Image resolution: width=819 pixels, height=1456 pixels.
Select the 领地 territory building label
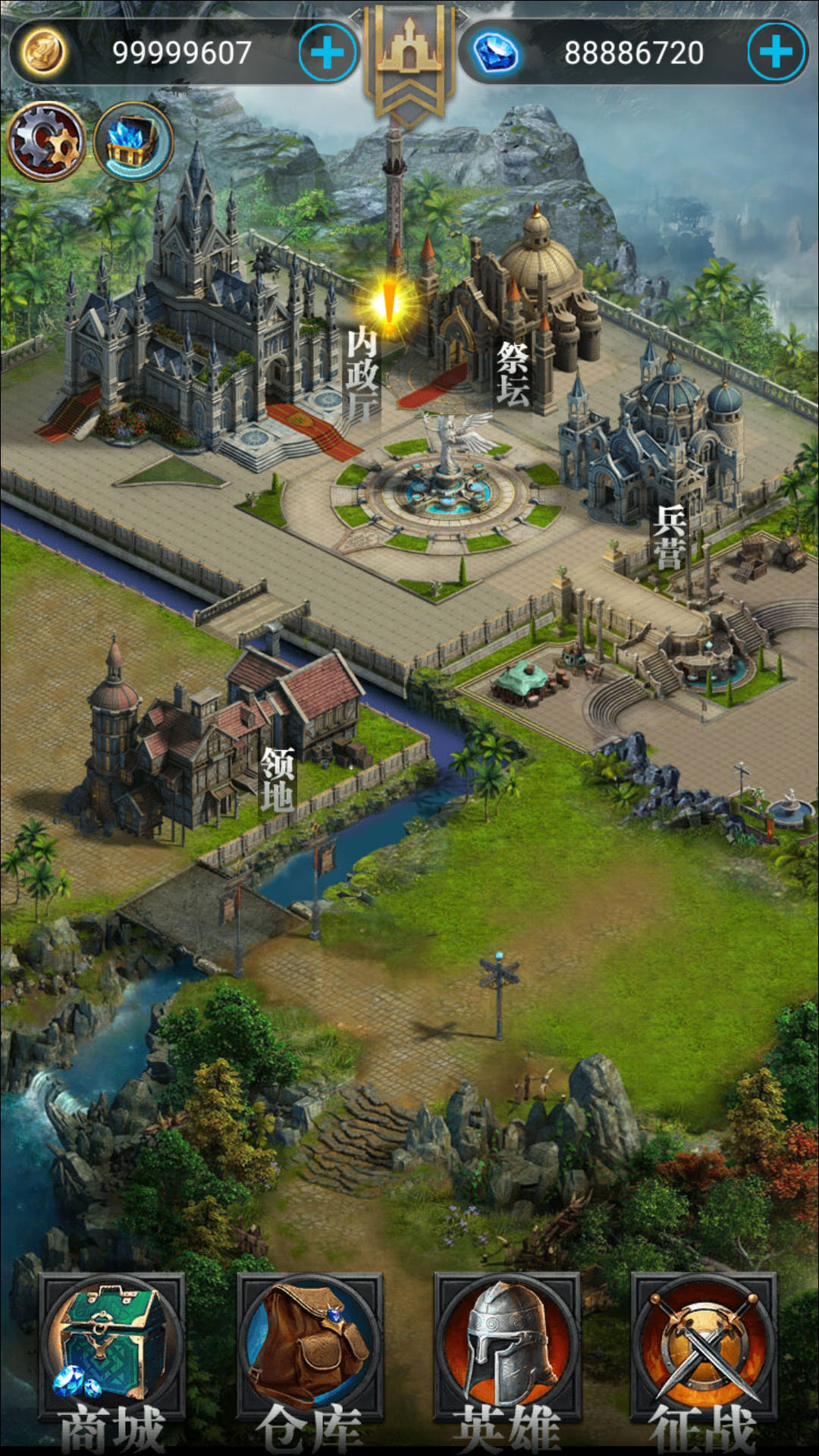tap(278, 778)
